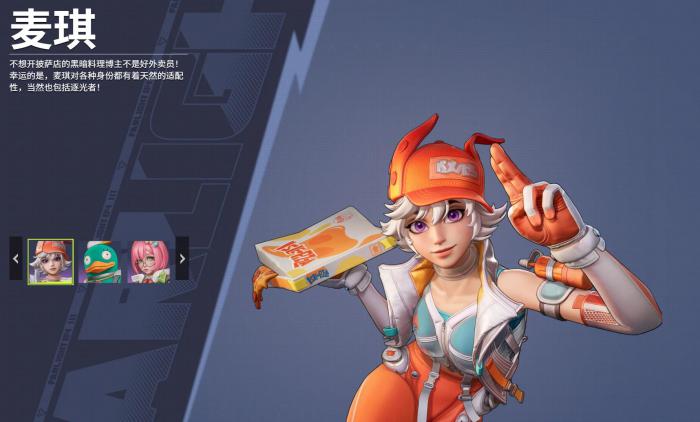
Task: Select the orange-cap girl character thumbnail
Action: pyautogui.click(x=50, y=261)
